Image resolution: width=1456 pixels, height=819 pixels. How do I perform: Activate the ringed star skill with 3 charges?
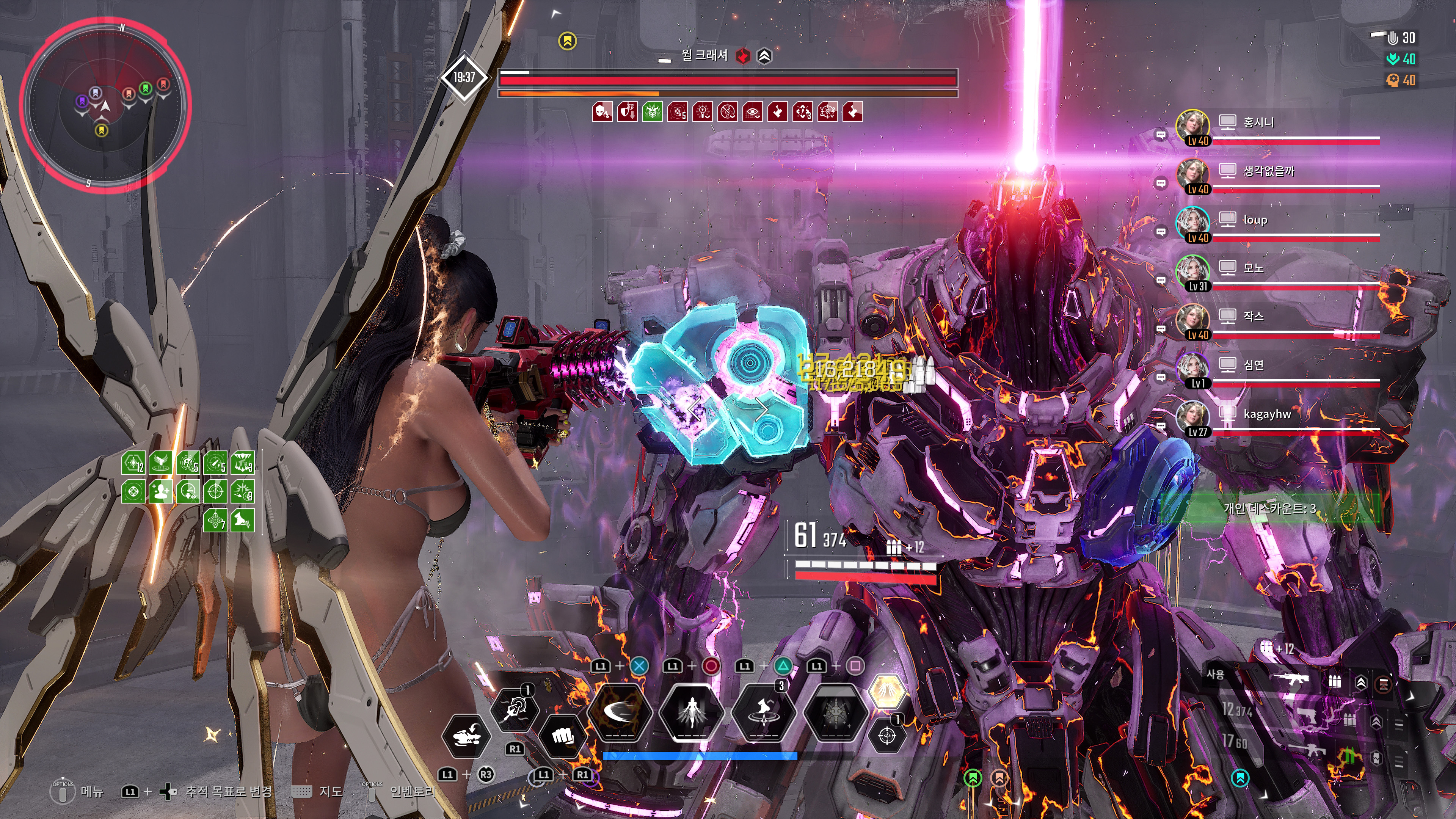[x=764, y=712]
